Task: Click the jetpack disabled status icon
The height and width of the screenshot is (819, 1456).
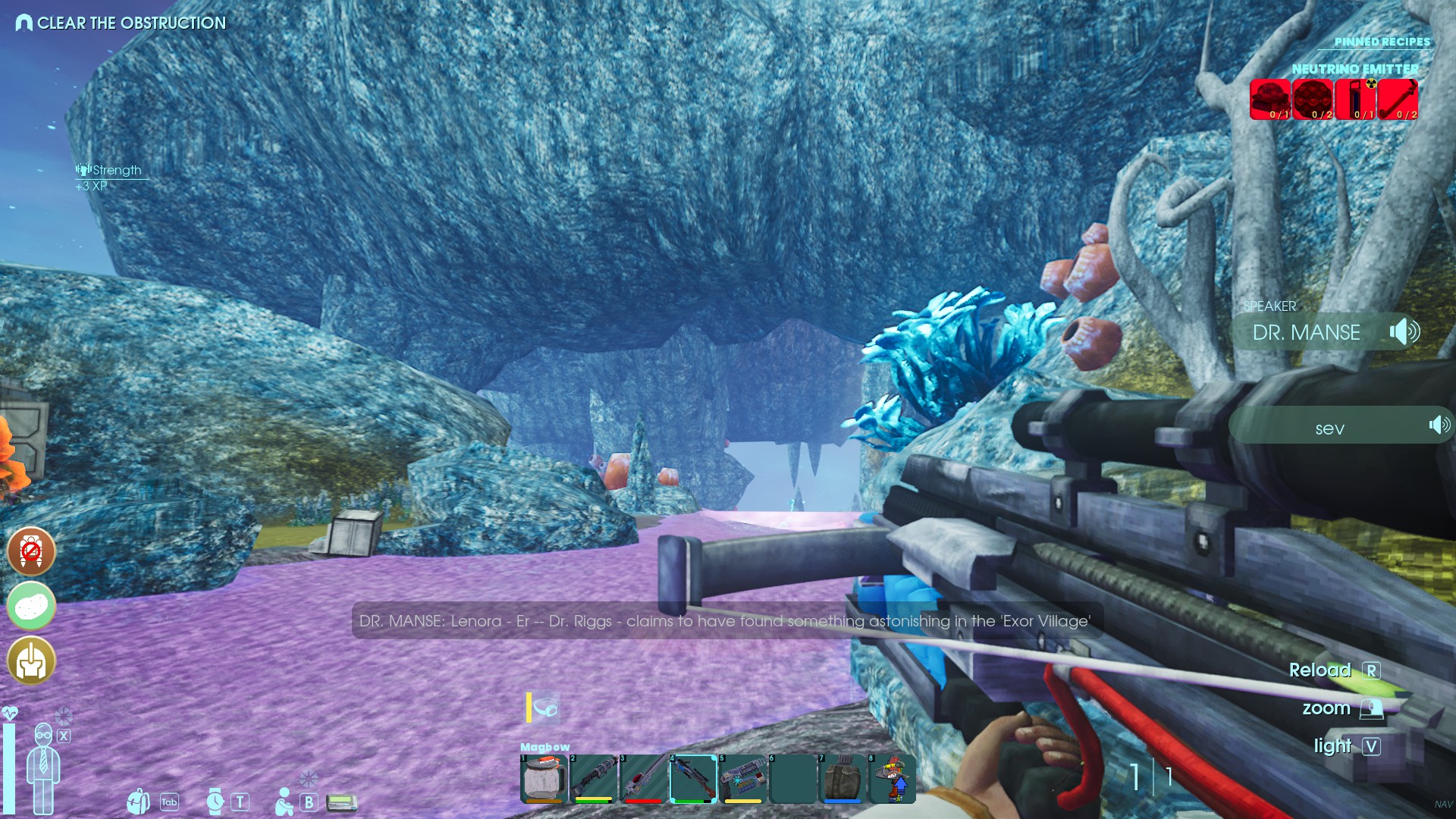Action: (31, 551)
